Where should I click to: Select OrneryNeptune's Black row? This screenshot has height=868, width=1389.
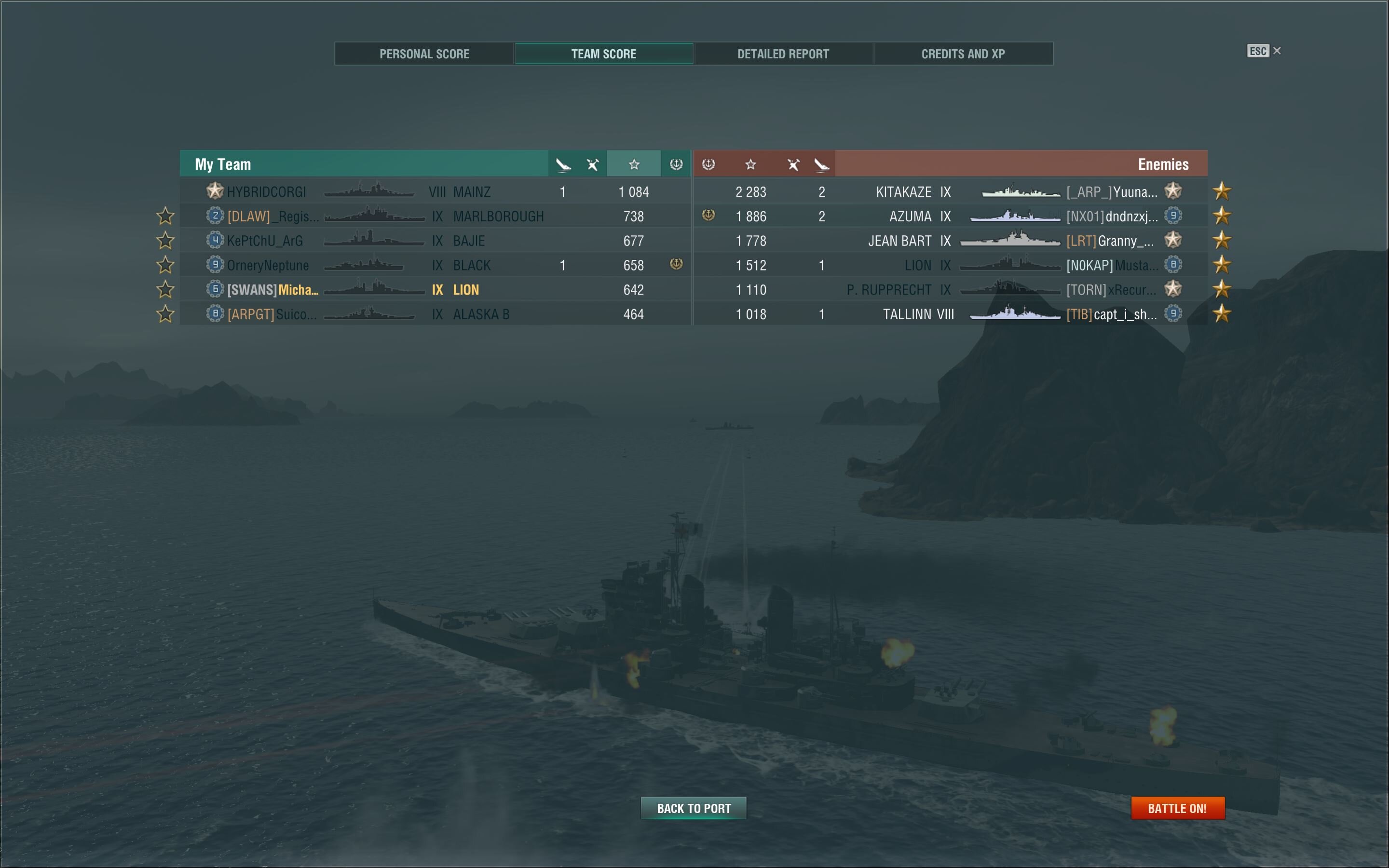tap(435, 265)
